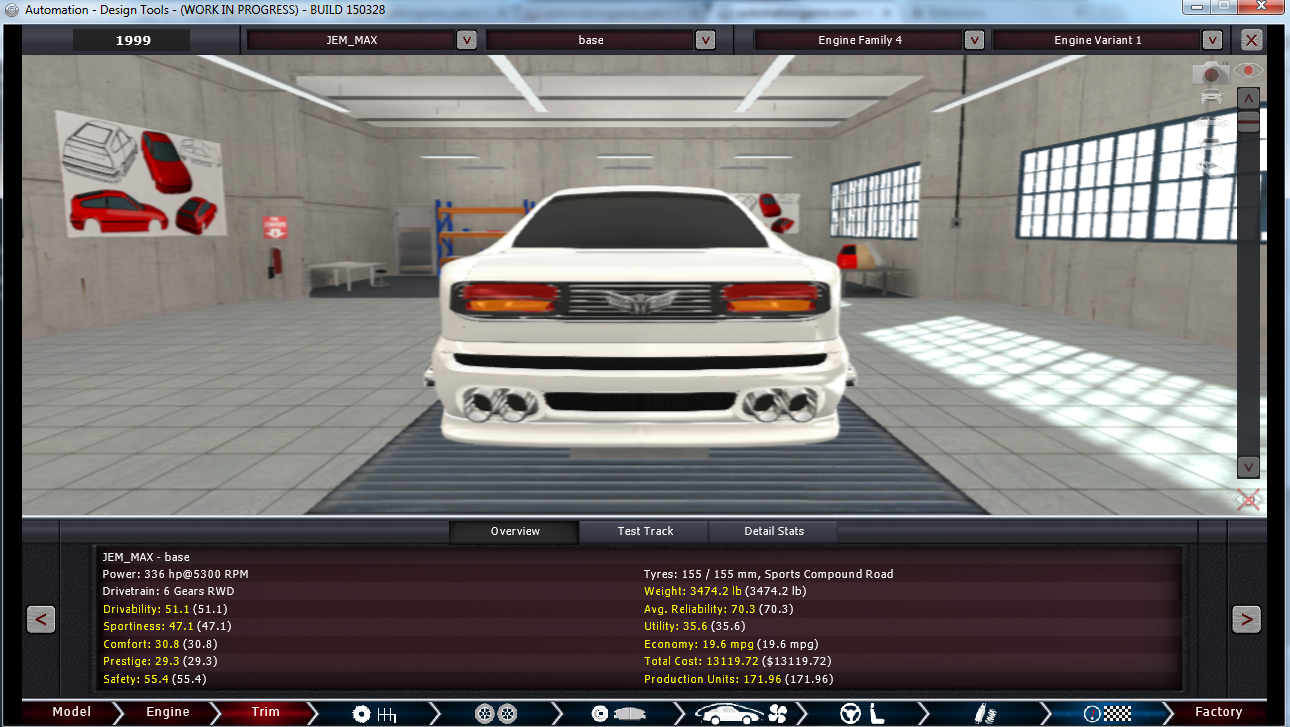Open the Detail Stats tab
Screen dimensions: 1290x727
click(x=774, y=531)
